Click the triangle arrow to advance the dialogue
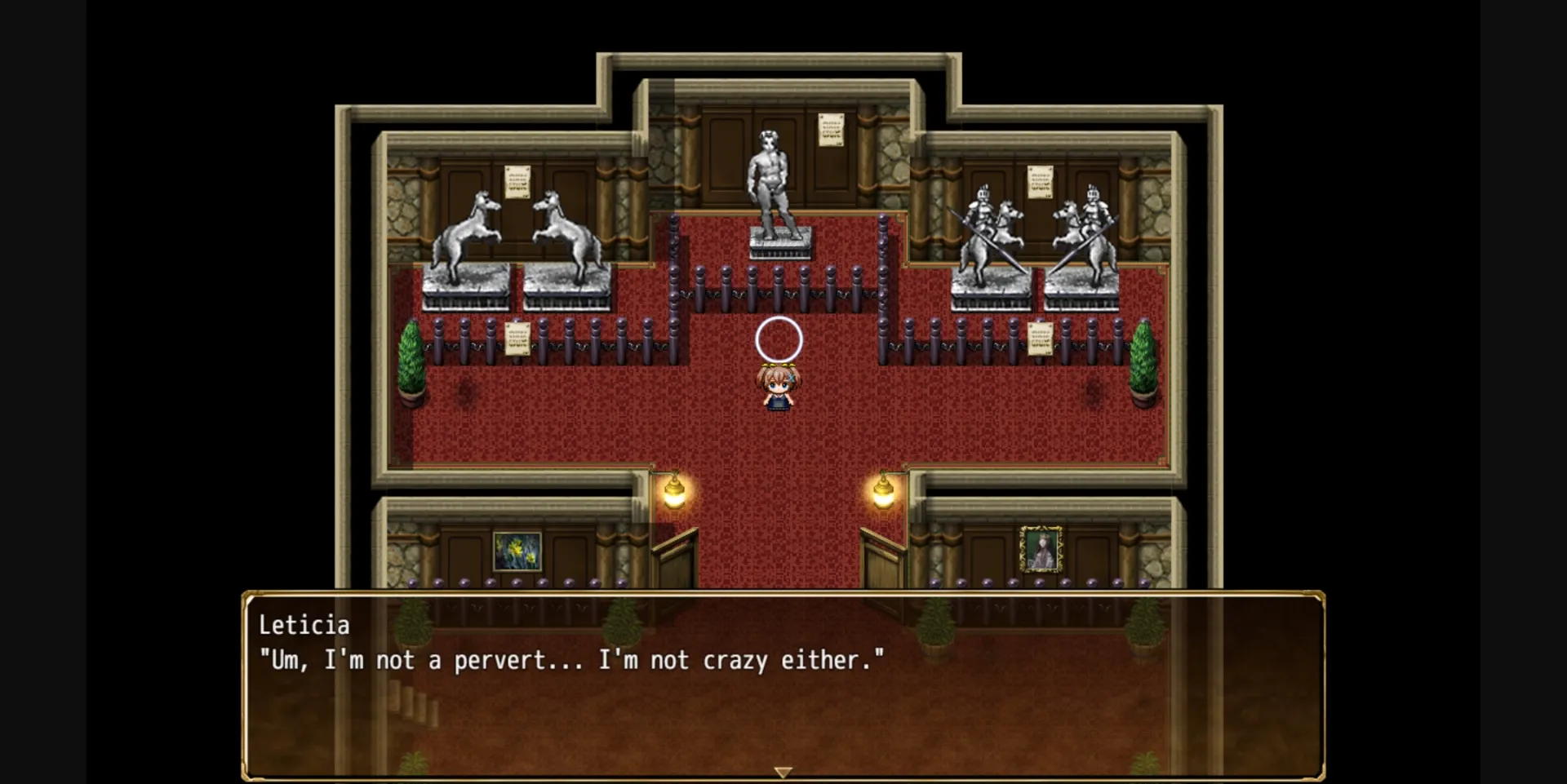1567x784 pixels. 783,770
